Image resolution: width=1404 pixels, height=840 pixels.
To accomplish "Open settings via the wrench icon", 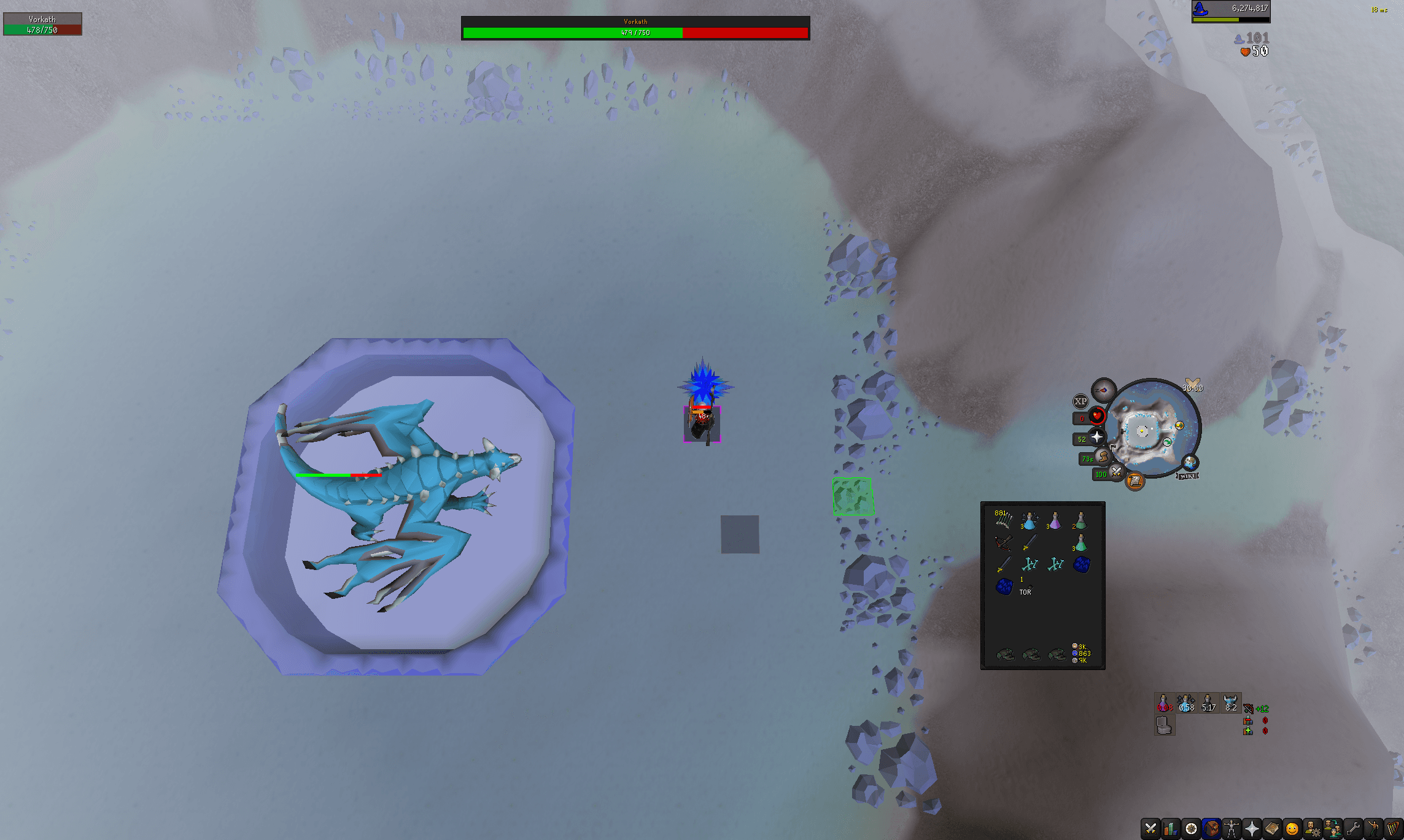I will click(1353, 828).
